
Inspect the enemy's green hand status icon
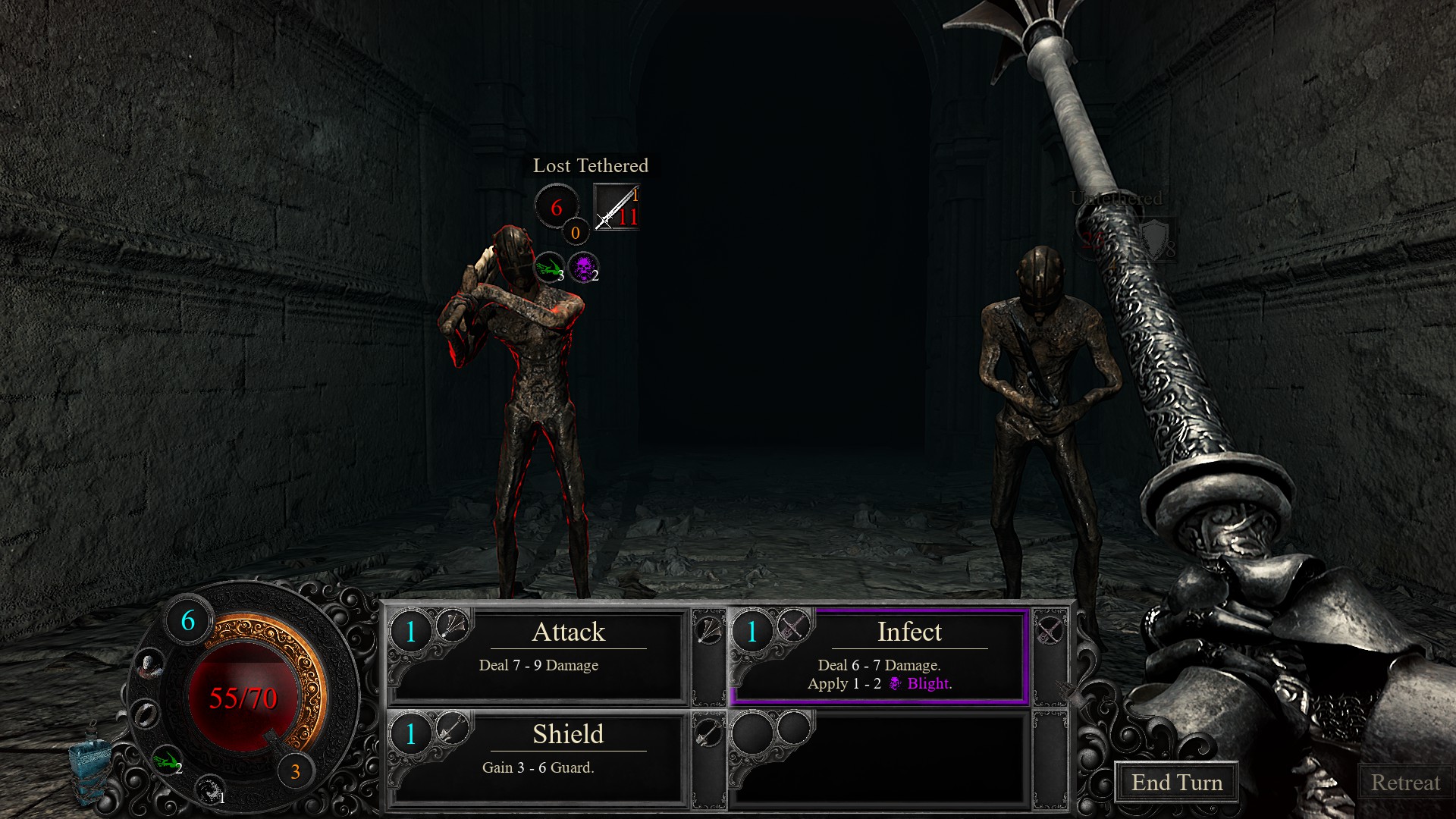(x=549, y=267)
